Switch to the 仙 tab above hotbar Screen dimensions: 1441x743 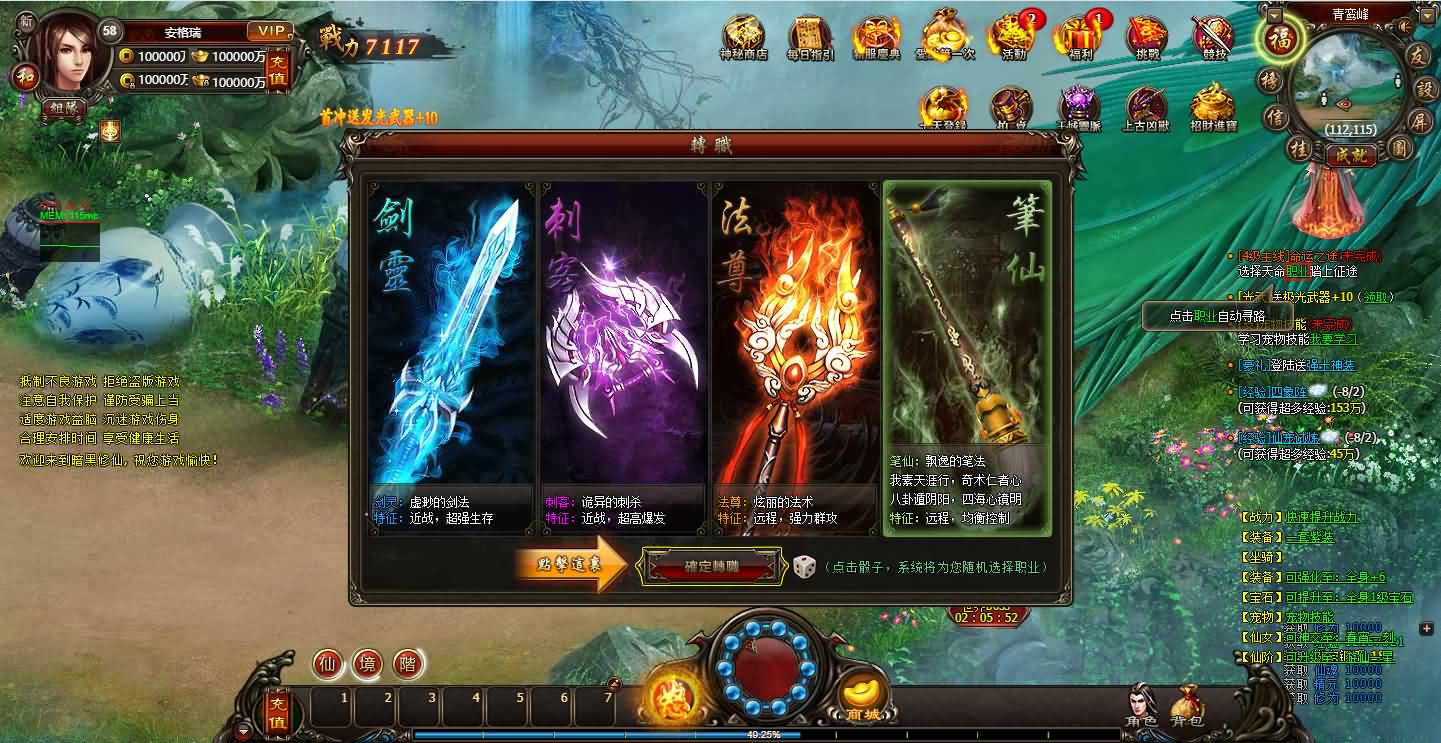pyautogui.click(x=329, y=664)
